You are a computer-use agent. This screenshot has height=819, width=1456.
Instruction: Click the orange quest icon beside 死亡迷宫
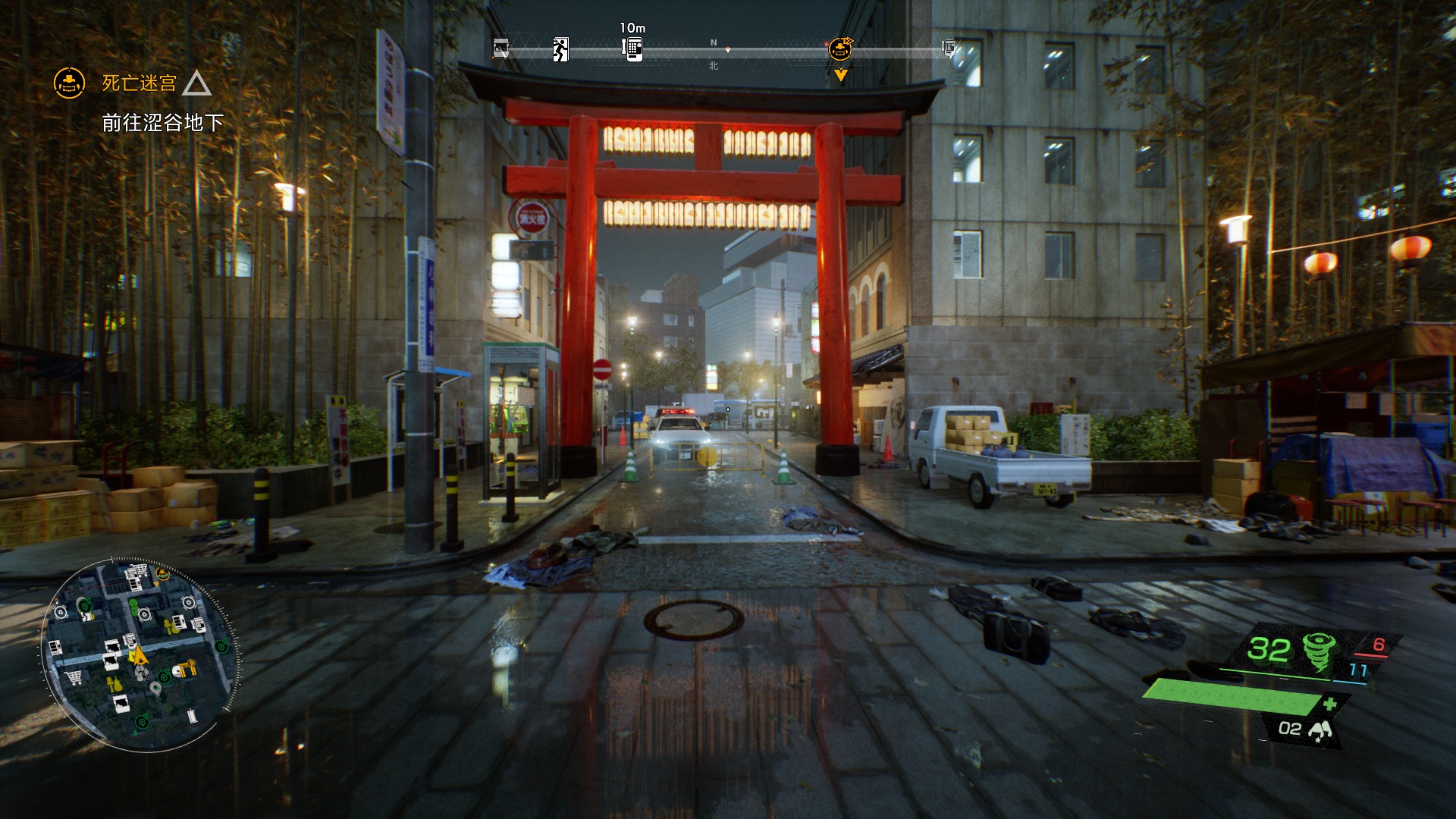click(69, 83)
